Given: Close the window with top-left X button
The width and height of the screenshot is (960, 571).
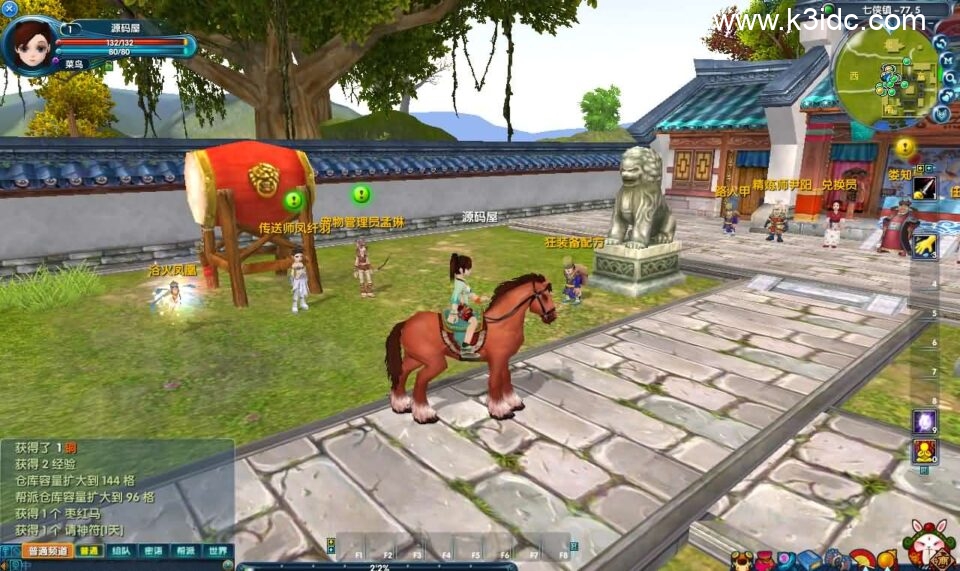Looking at the screenshot, I should tap(10, 8).
